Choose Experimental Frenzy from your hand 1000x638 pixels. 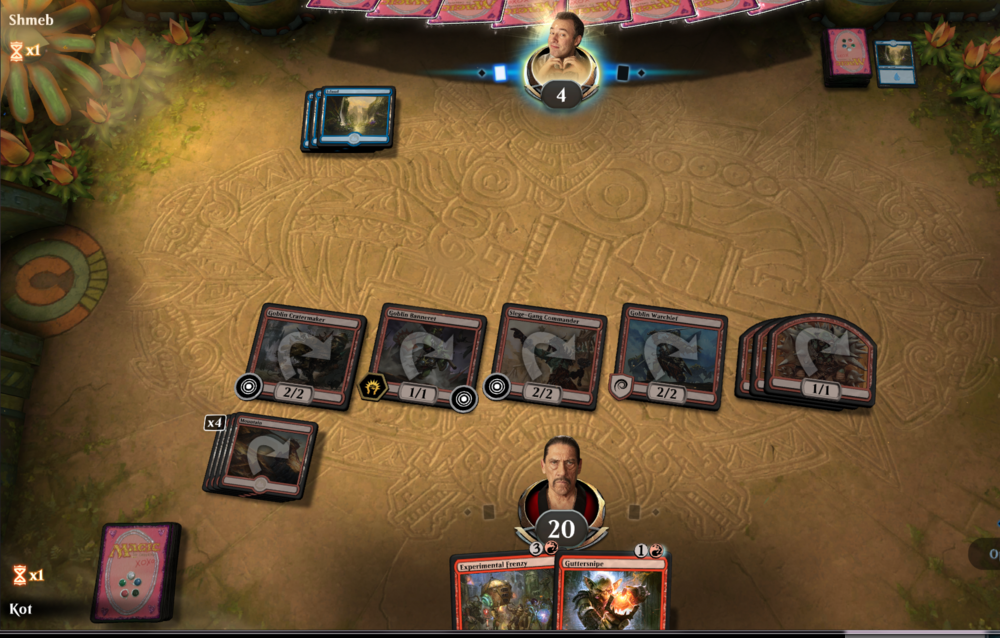(x=502, y=595)
